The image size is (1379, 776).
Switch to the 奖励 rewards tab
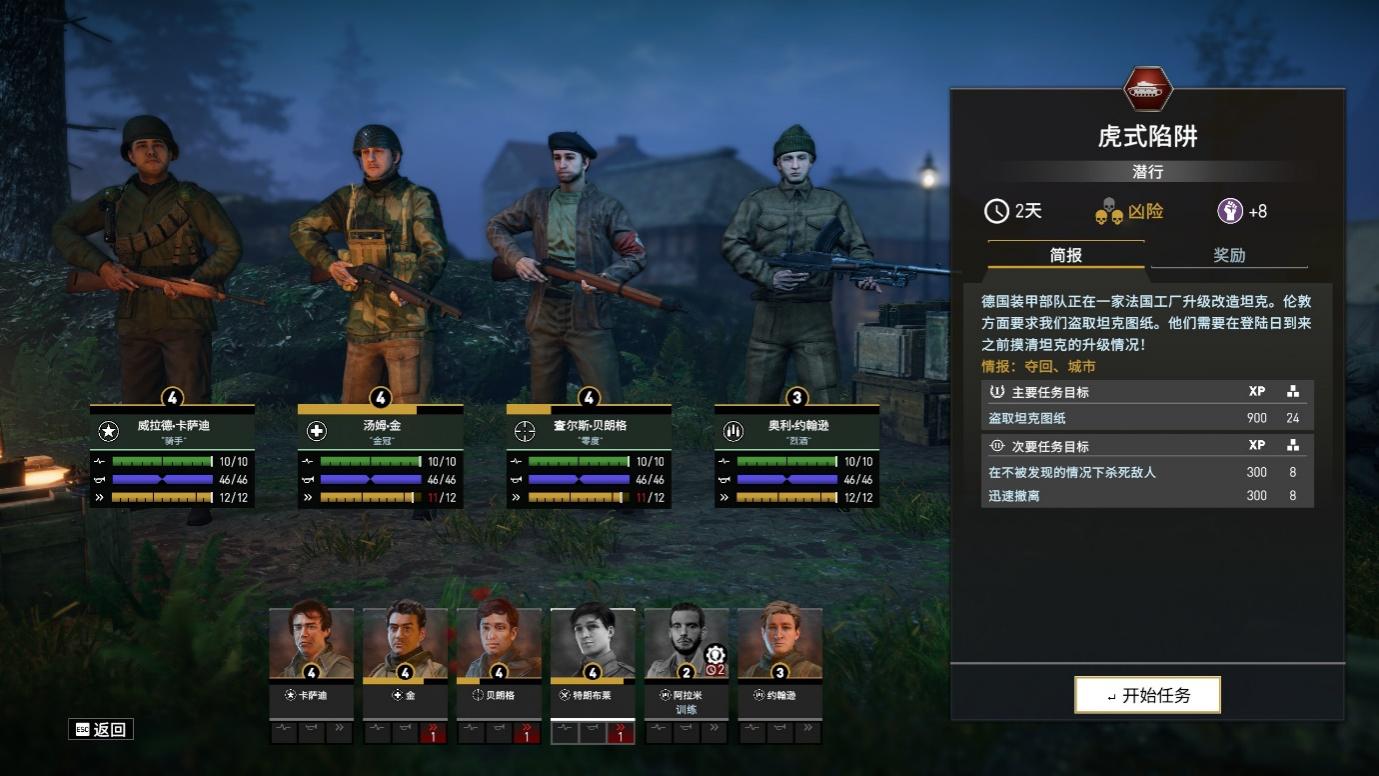pyautogui.click(x=1229, y=255)
